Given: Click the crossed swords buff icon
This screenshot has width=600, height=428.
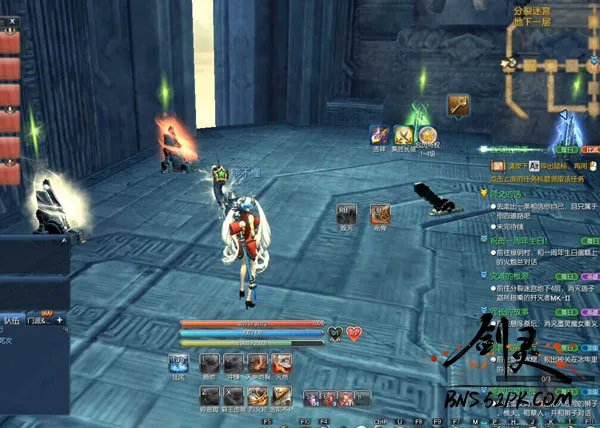Looking at the screenshot, I should coord(404,134).
